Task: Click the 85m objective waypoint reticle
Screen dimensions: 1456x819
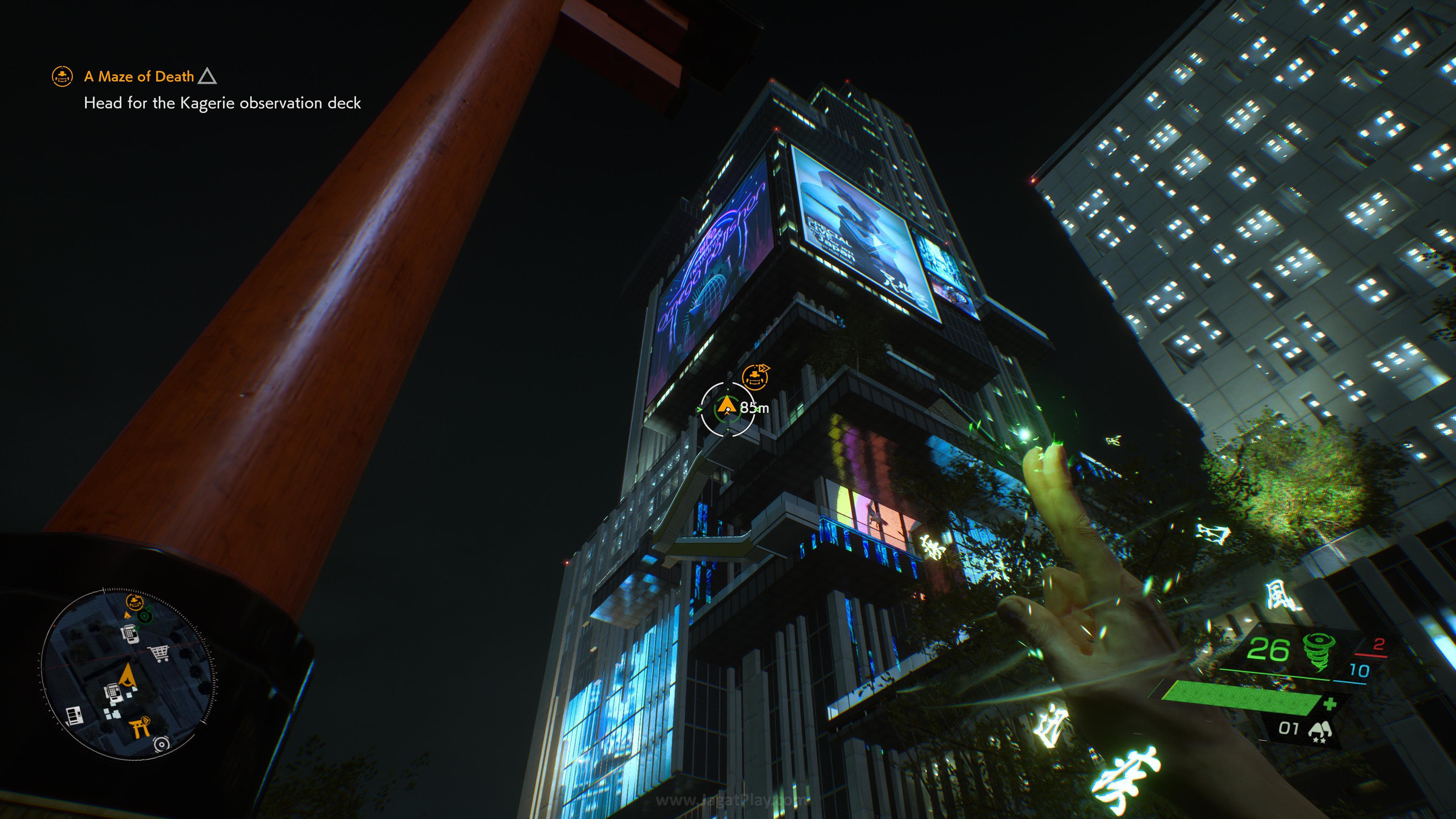Action: (727, 408)
